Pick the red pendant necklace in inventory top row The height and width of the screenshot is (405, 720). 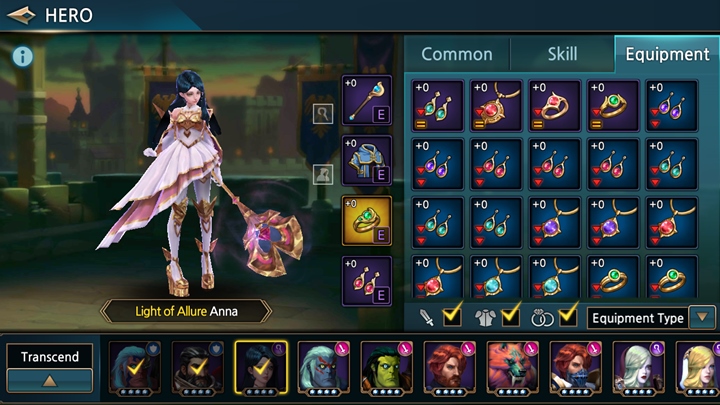[496, 106]
